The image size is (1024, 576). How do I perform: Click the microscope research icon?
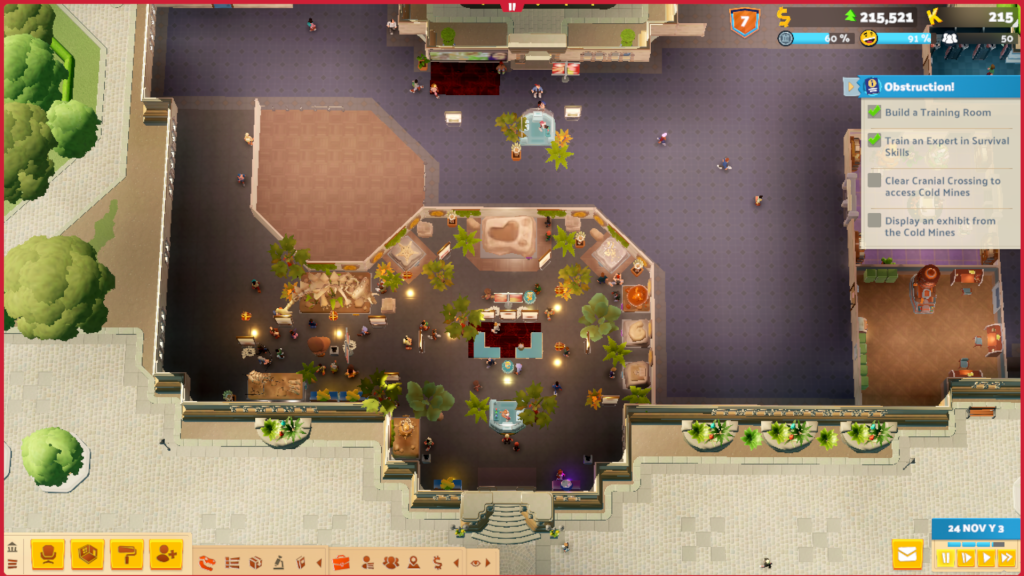click(278, 562)
